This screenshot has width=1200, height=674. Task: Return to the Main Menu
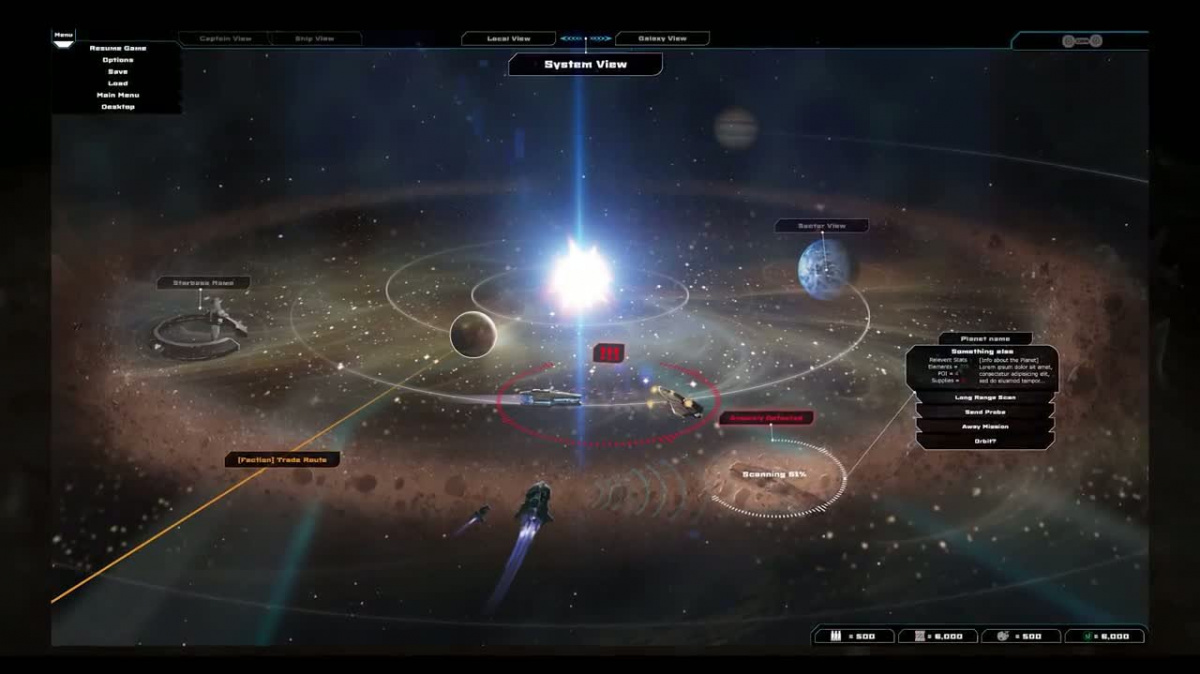coord(117,95)
